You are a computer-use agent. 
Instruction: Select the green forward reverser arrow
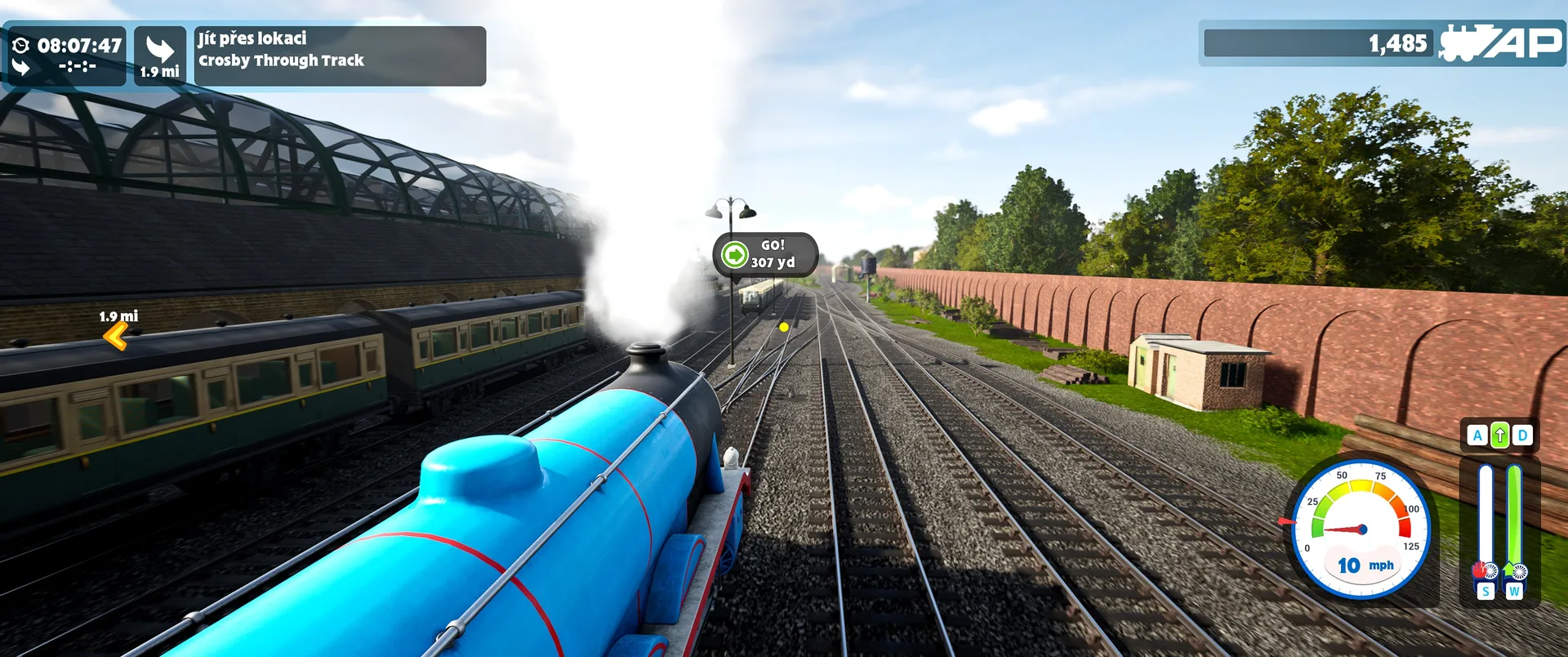tap(1499, 436)
